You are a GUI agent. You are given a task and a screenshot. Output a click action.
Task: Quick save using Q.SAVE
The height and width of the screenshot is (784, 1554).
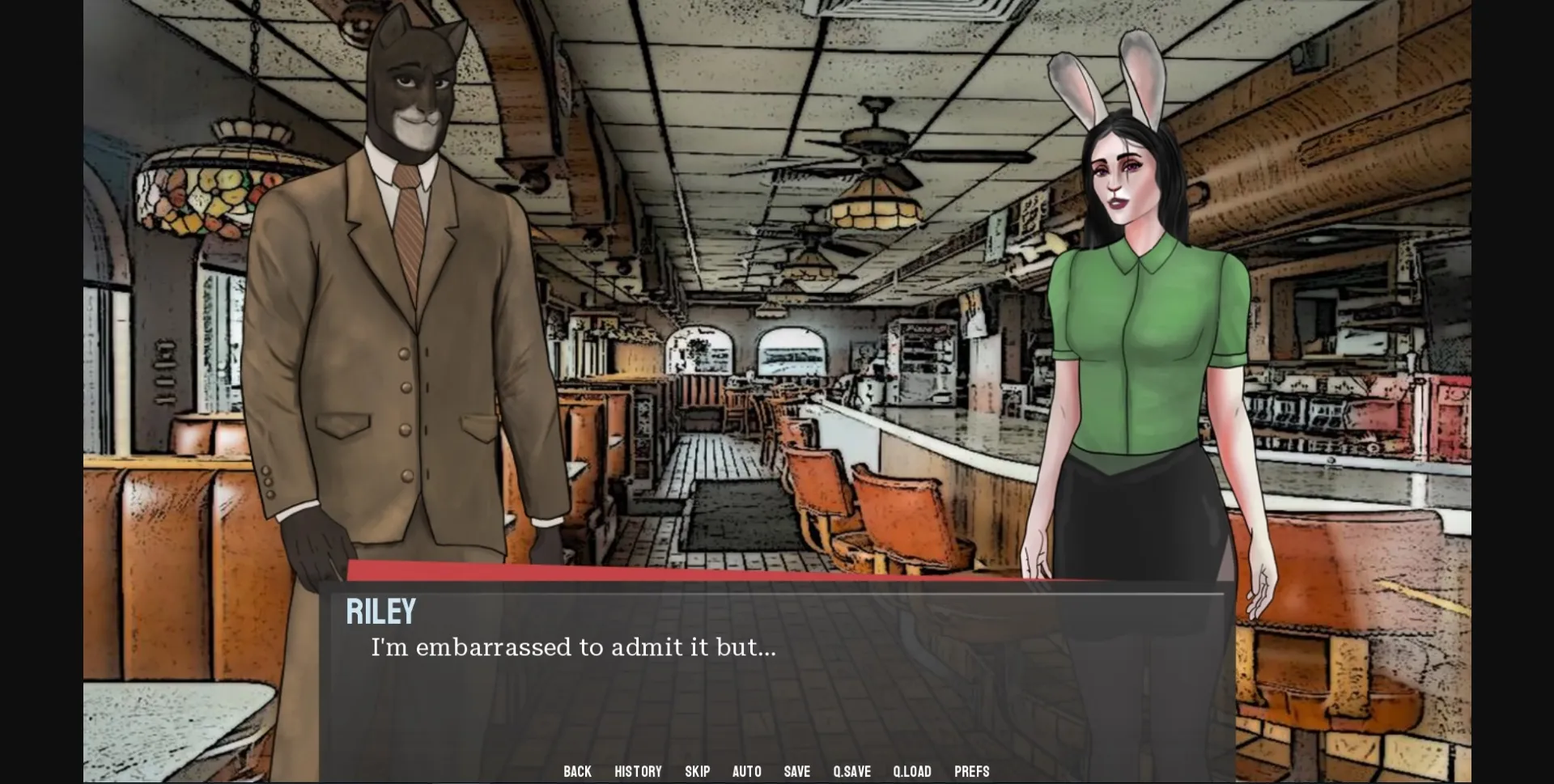pyautogui.click(x=851, y=771)
